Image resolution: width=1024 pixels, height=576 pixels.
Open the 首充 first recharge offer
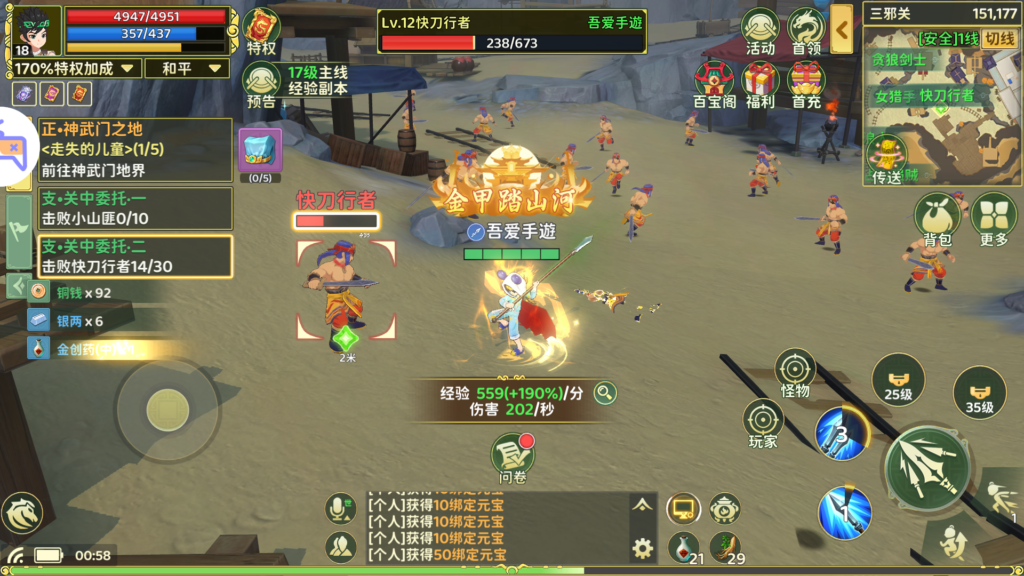tap(806, 84)
